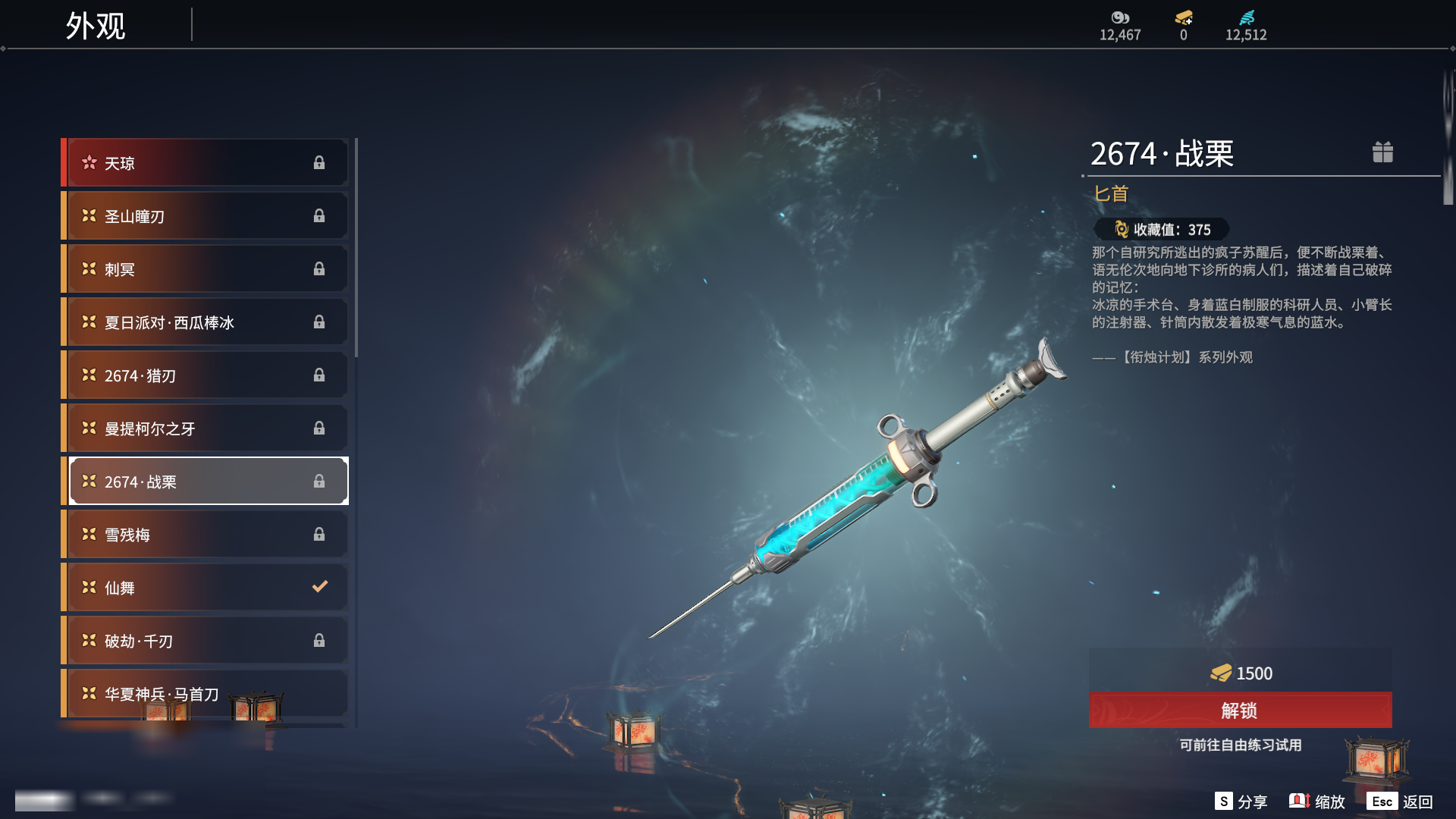The image size is (1456, 819).
Task: Pick the 夏日派对·西瓜棒冰 skin
Action: (206, 322)
